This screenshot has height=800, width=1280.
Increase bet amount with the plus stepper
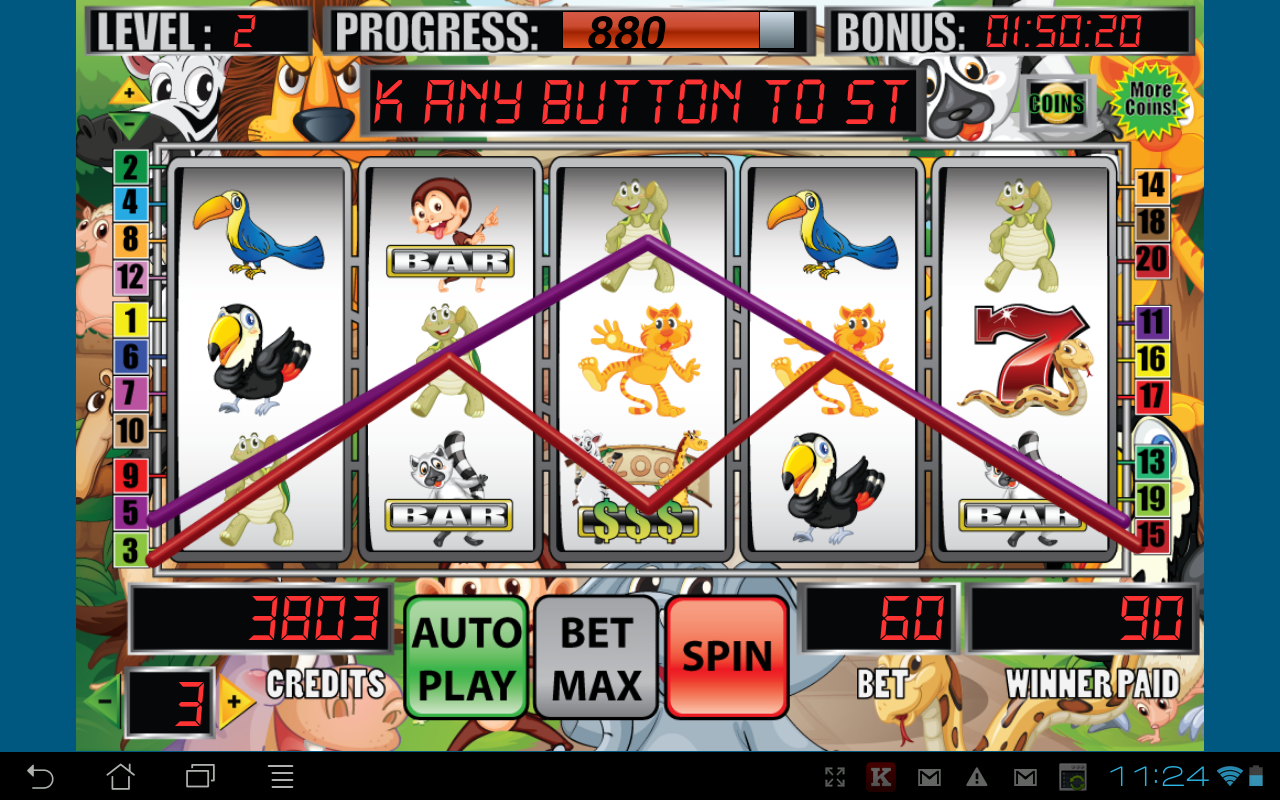(232, 701)
